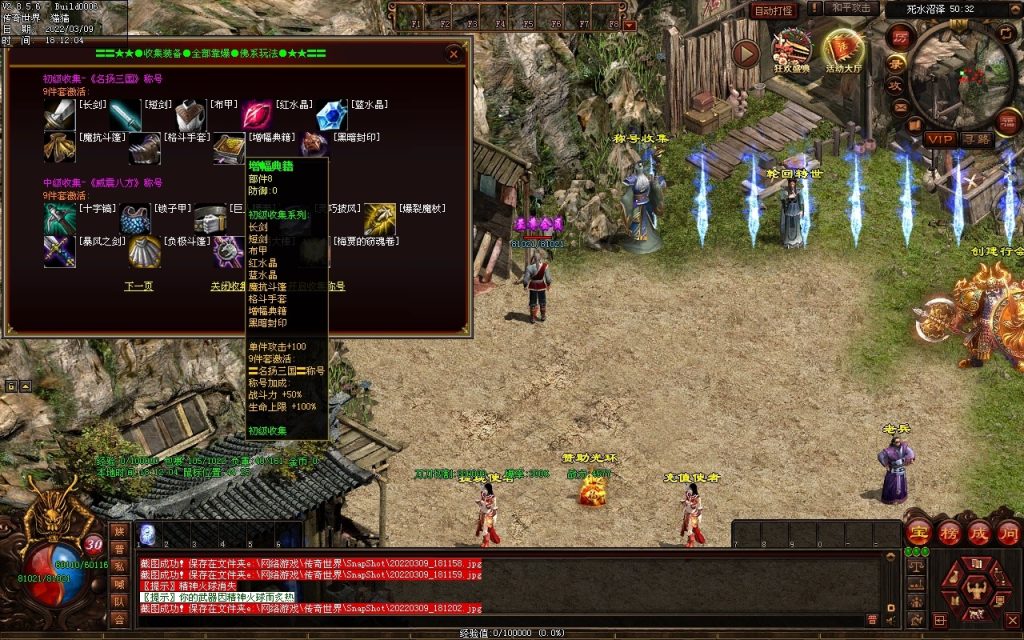The width and height of the screenshot is (1024, 640).
Task: Select the 十字镐 pickaxe icon
Action: click(59, 218)
